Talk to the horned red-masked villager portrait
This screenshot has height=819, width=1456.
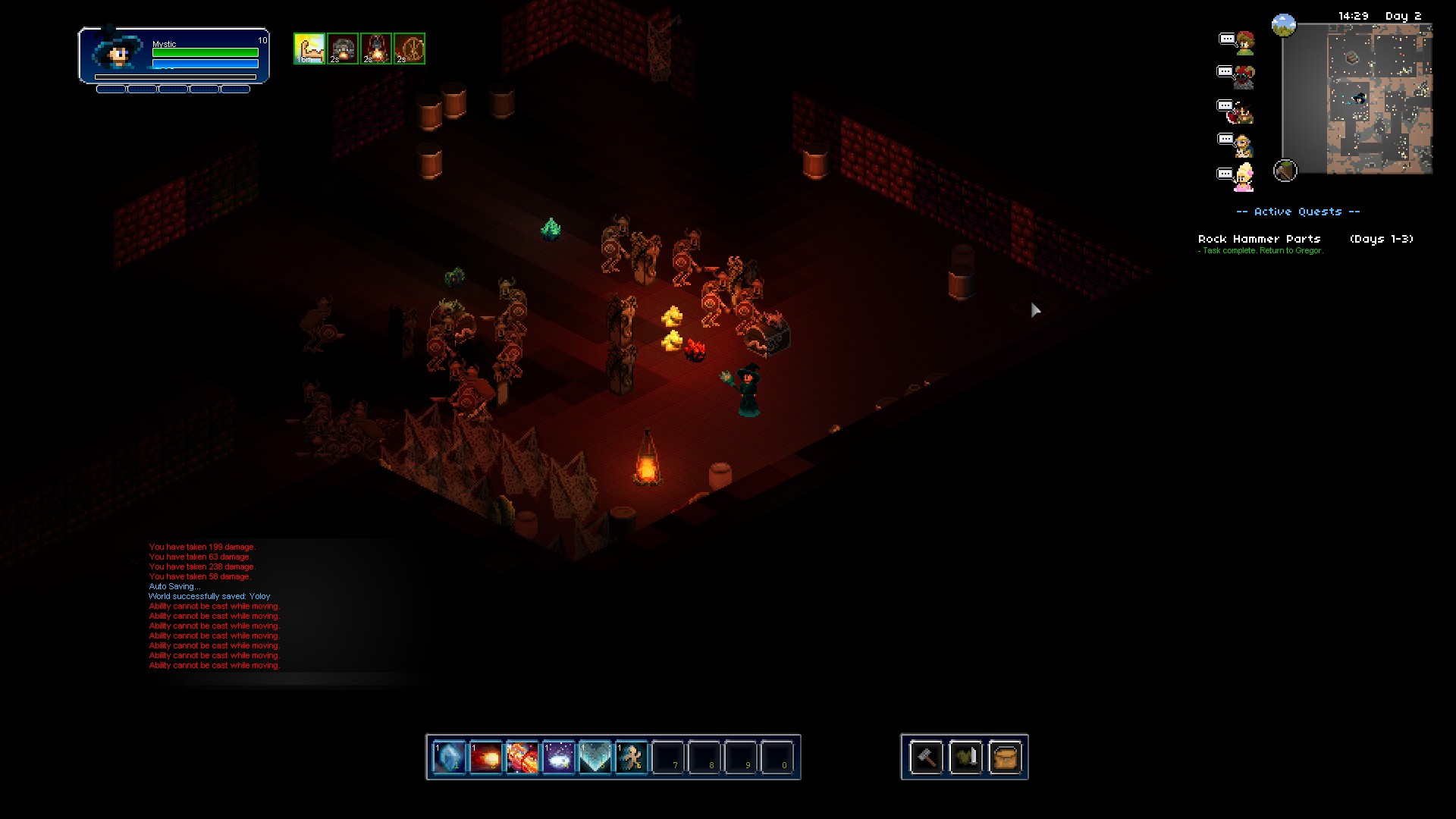(x=1244, y=77)
